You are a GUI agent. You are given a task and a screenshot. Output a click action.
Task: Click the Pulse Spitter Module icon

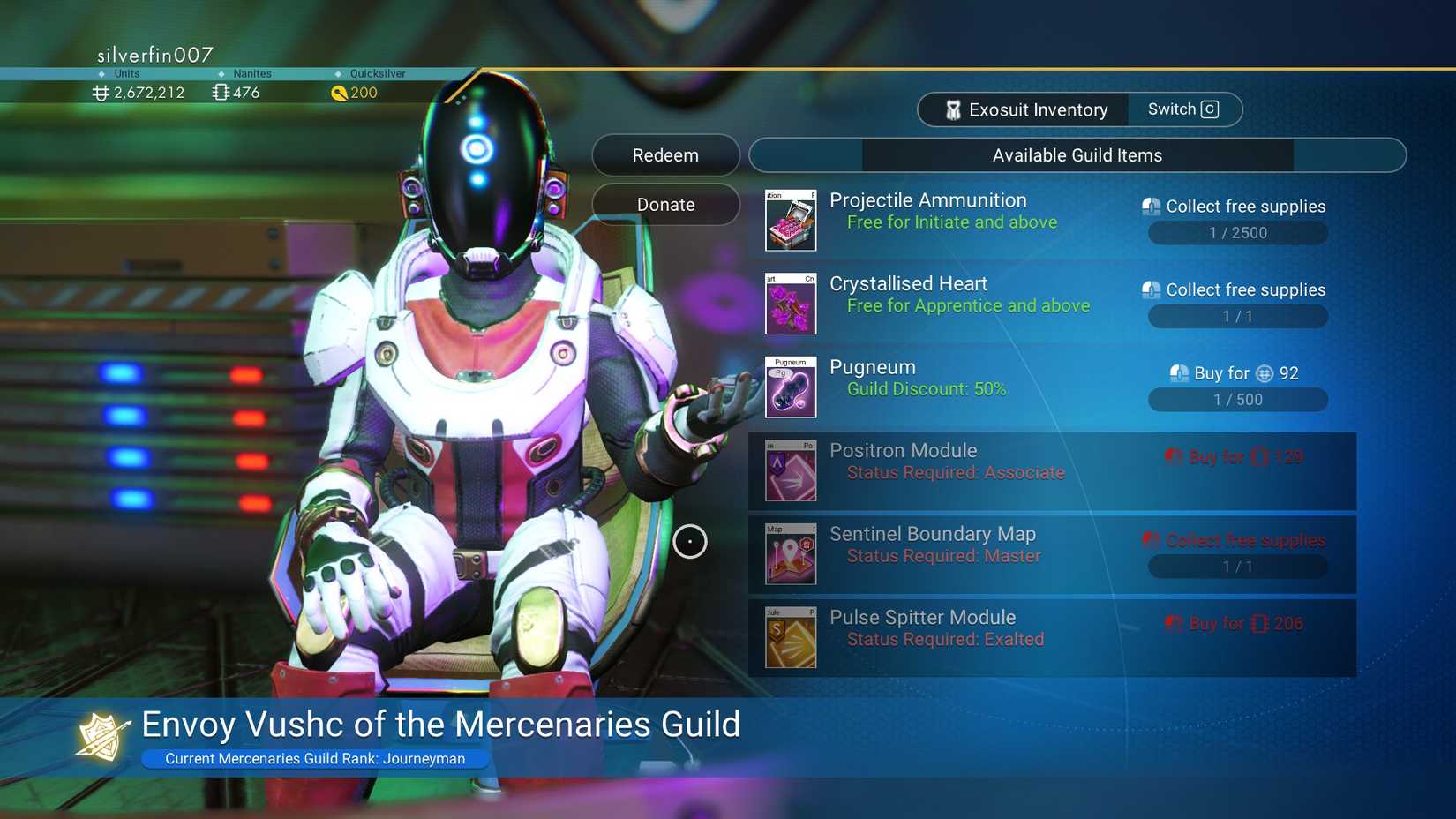790,637
